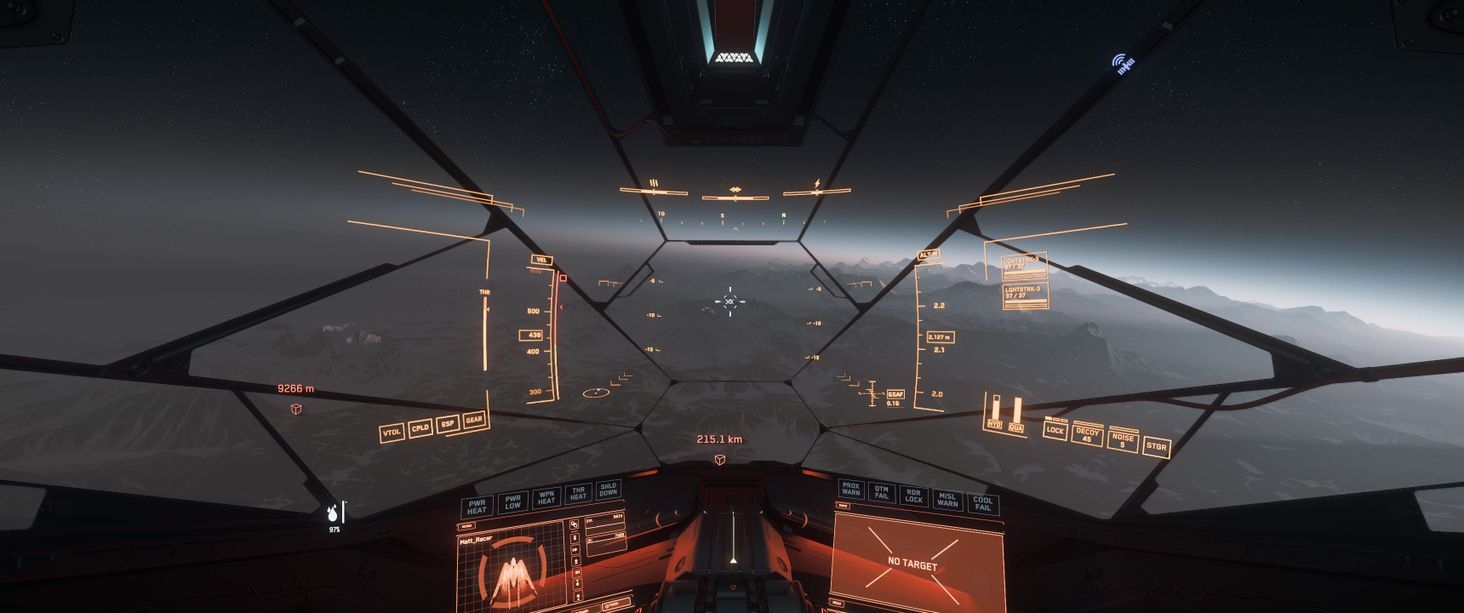Click the MISL WARN indicator
Viewport: 1464px width, 613px height.
tap(947, 499)
